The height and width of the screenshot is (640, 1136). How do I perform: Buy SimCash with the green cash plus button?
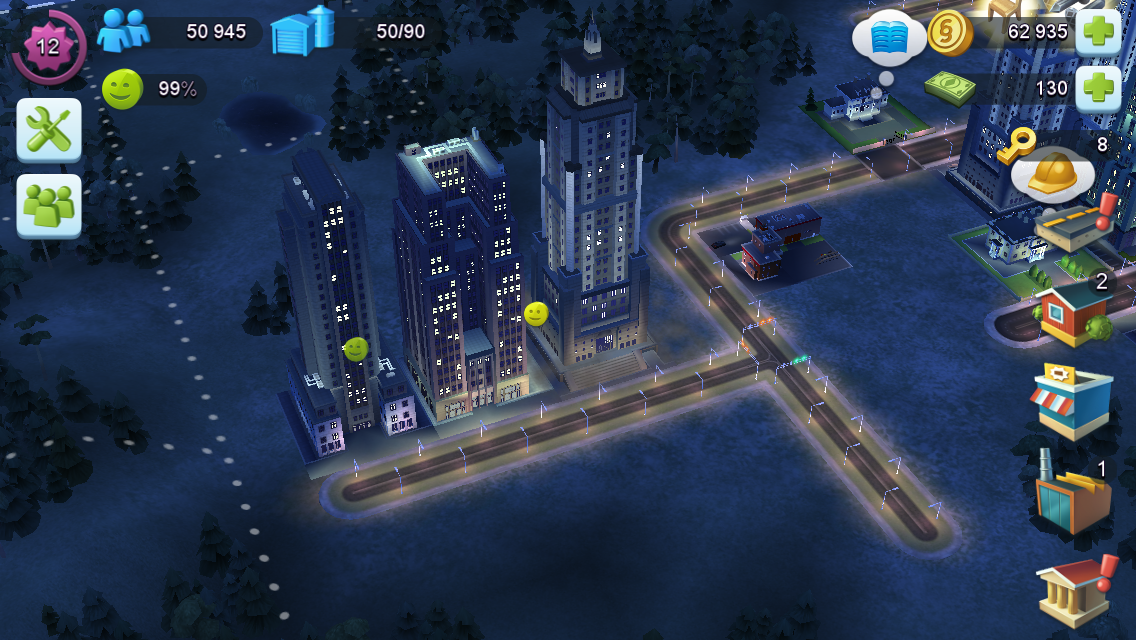pyautogui.click(x=1096, y=88)
